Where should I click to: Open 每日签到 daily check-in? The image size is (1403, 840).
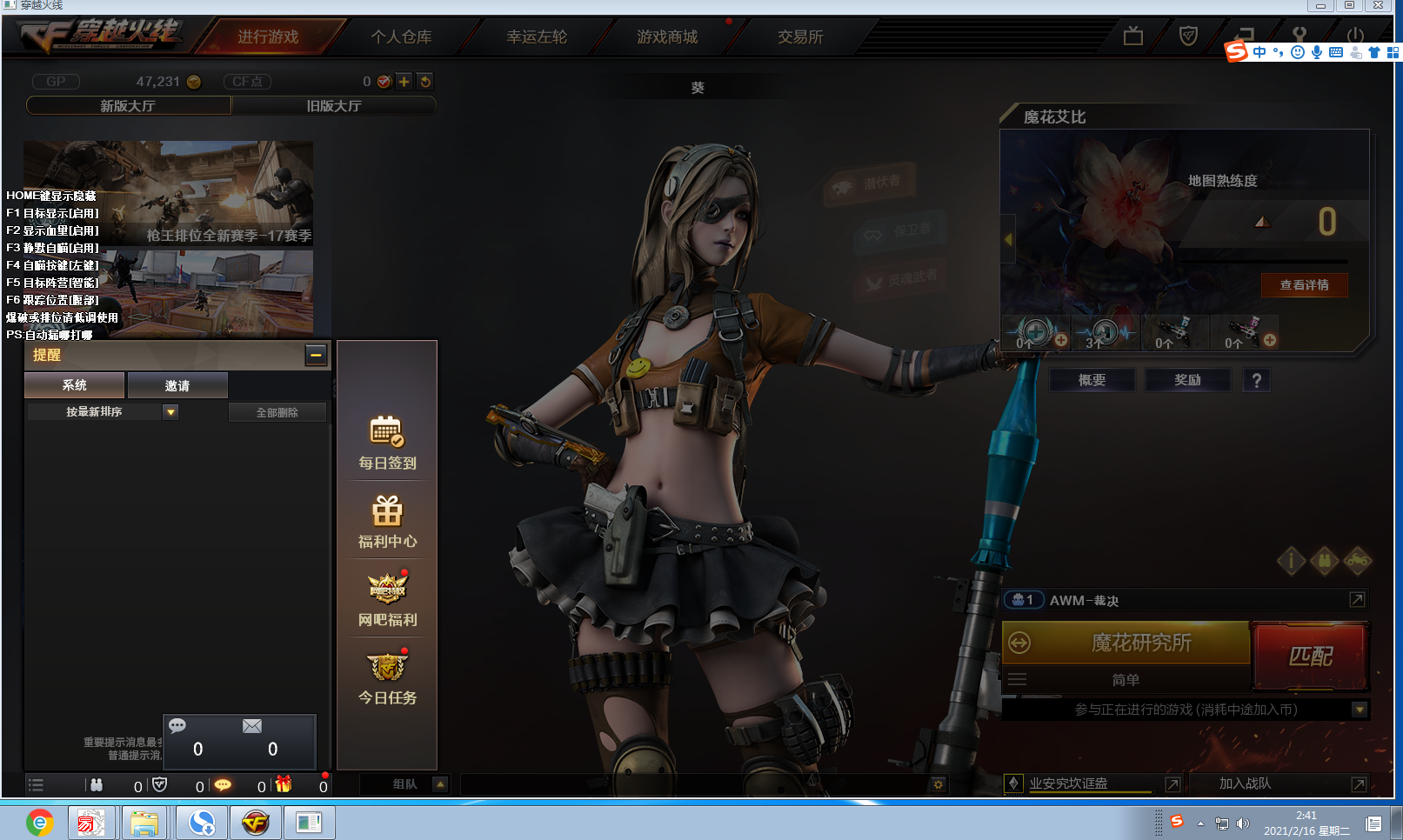pos(387,443)
